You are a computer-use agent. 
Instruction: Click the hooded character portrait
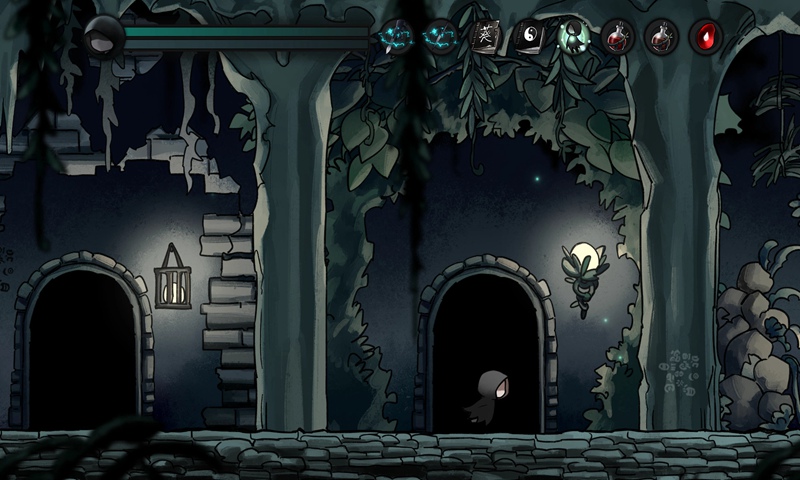[x=103, y=37]
